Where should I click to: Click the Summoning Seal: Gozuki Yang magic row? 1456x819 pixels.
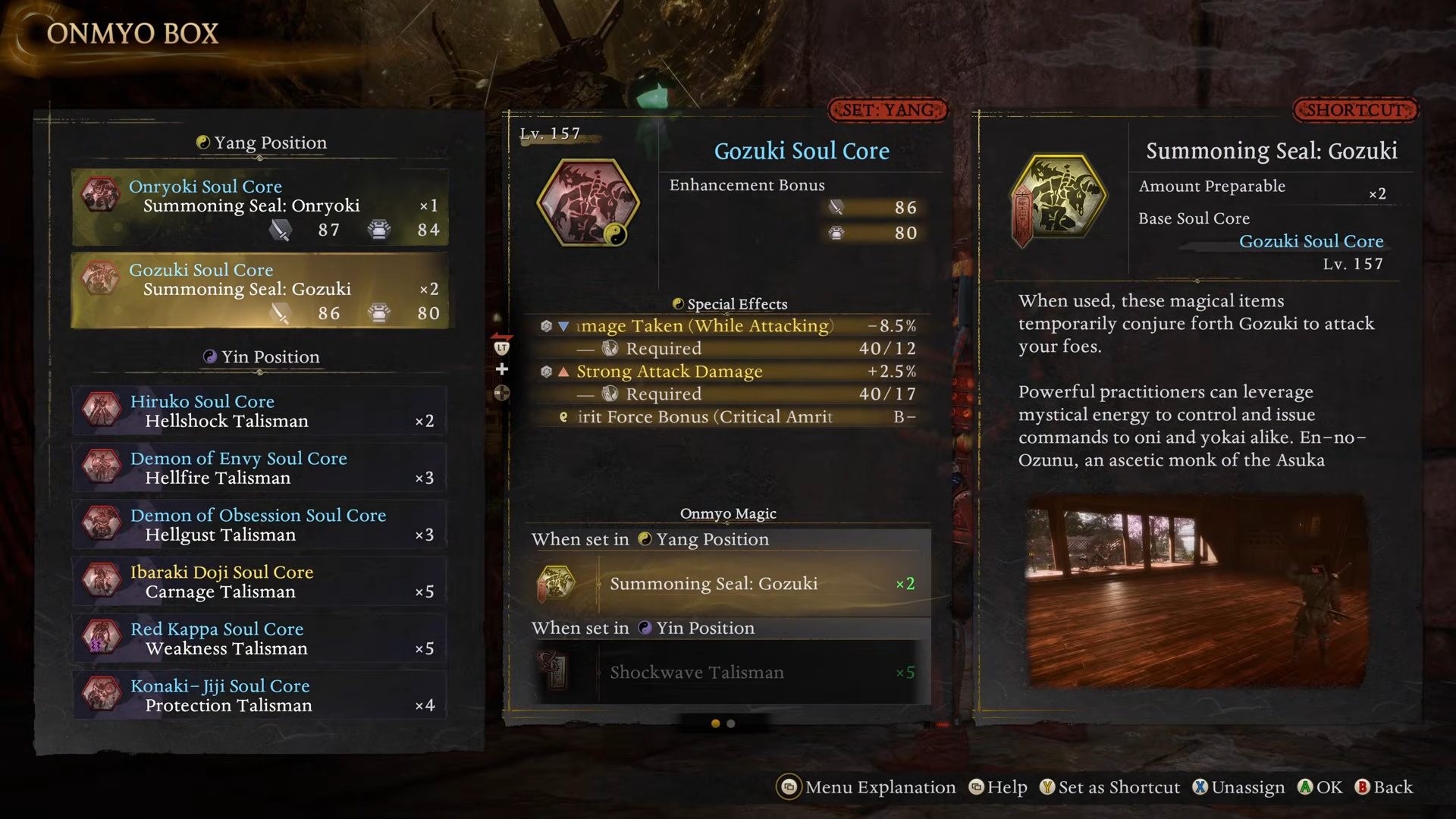(726, 584)
